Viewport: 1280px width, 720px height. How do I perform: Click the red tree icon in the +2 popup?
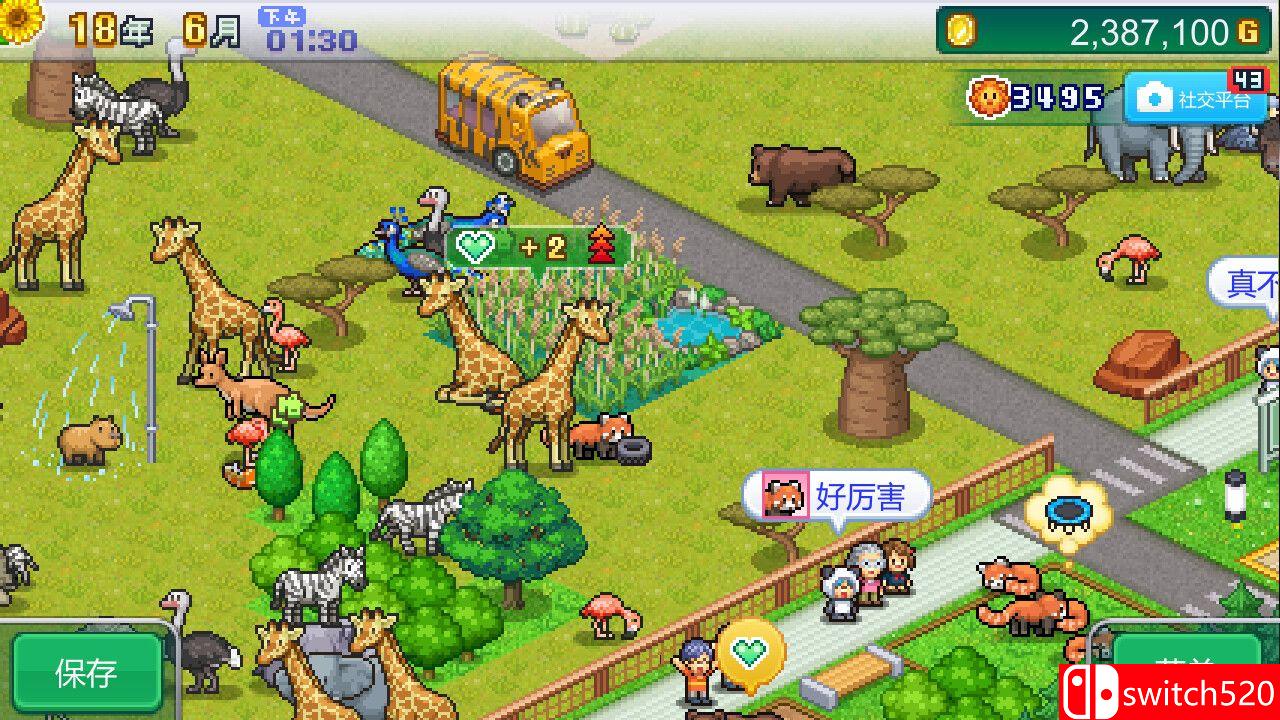click(x=601, y=244)
